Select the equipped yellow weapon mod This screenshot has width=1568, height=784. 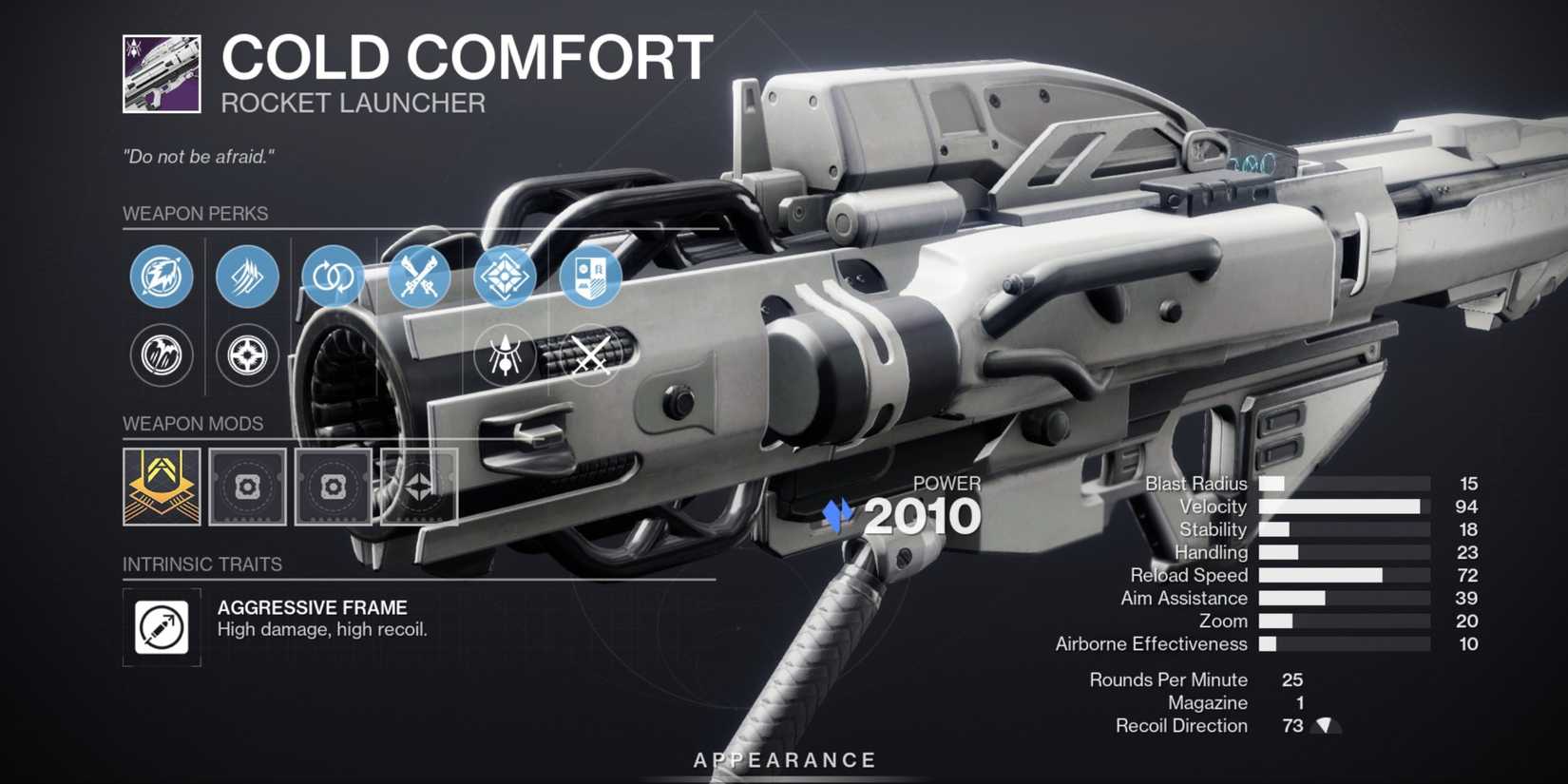point(161,487)
